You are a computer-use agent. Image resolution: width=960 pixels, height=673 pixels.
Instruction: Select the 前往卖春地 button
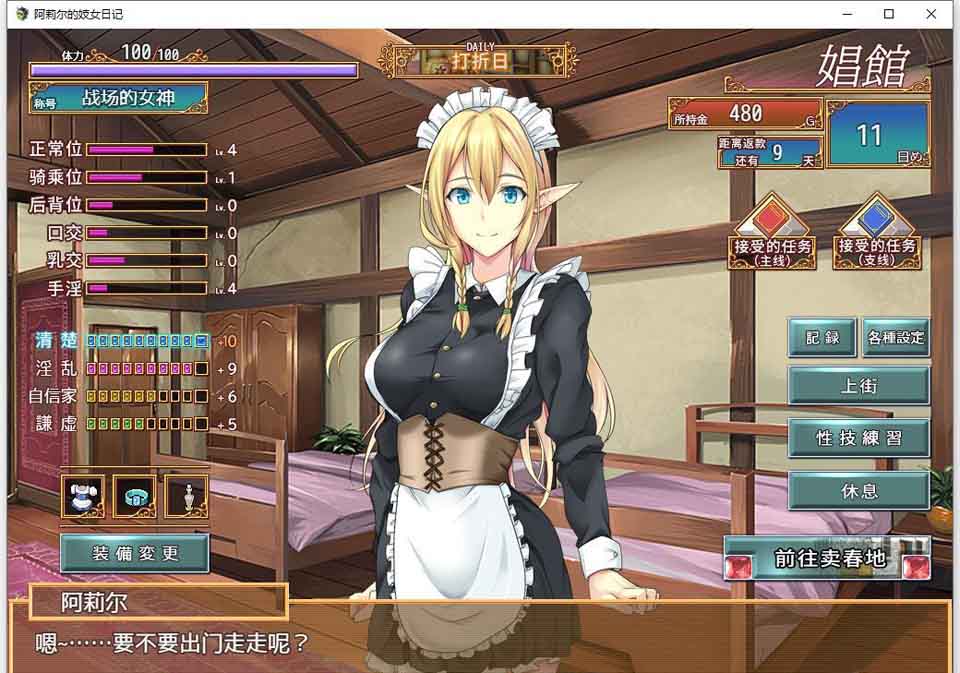click(828, 559)
